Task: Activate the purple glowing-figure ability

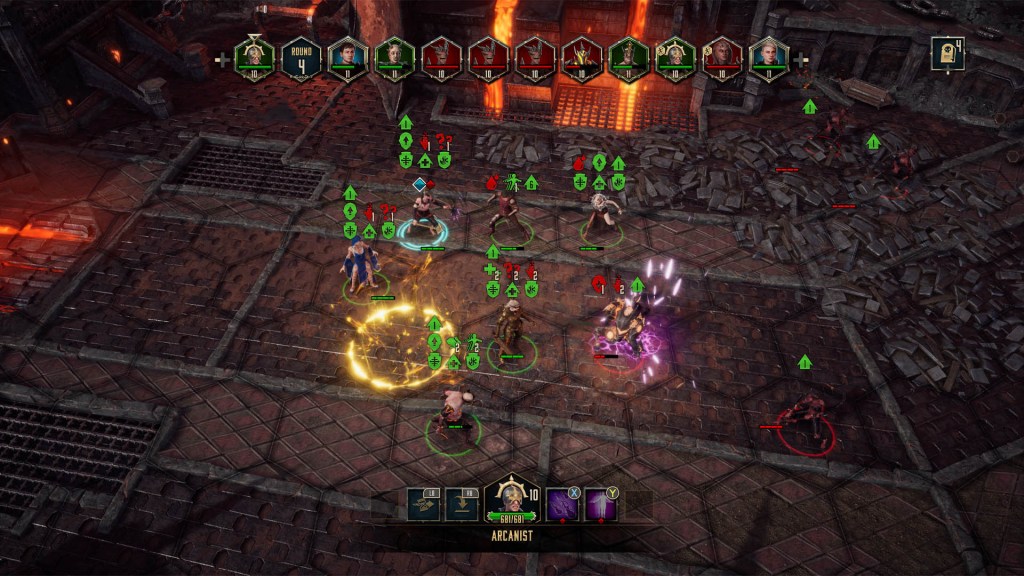Action: point(600,505)
